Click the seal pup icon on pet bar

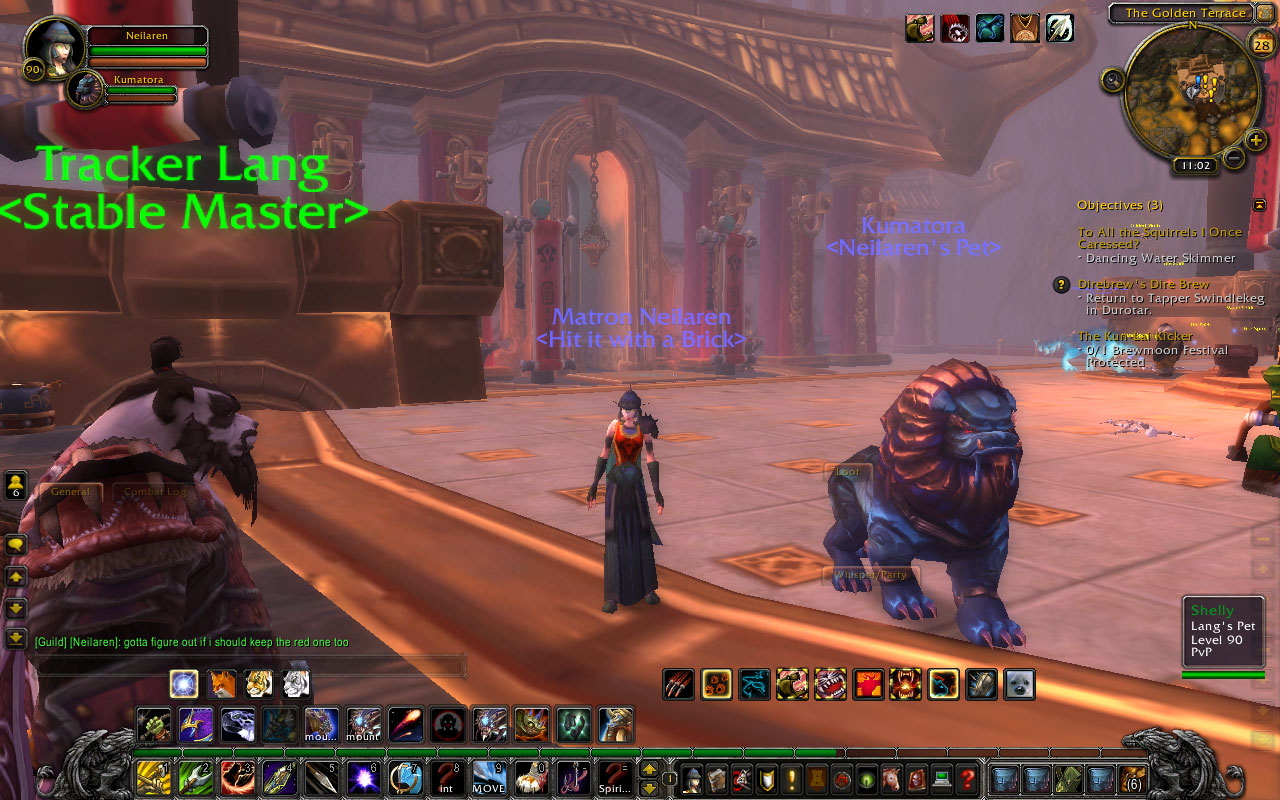click(x=1019, y=684)
